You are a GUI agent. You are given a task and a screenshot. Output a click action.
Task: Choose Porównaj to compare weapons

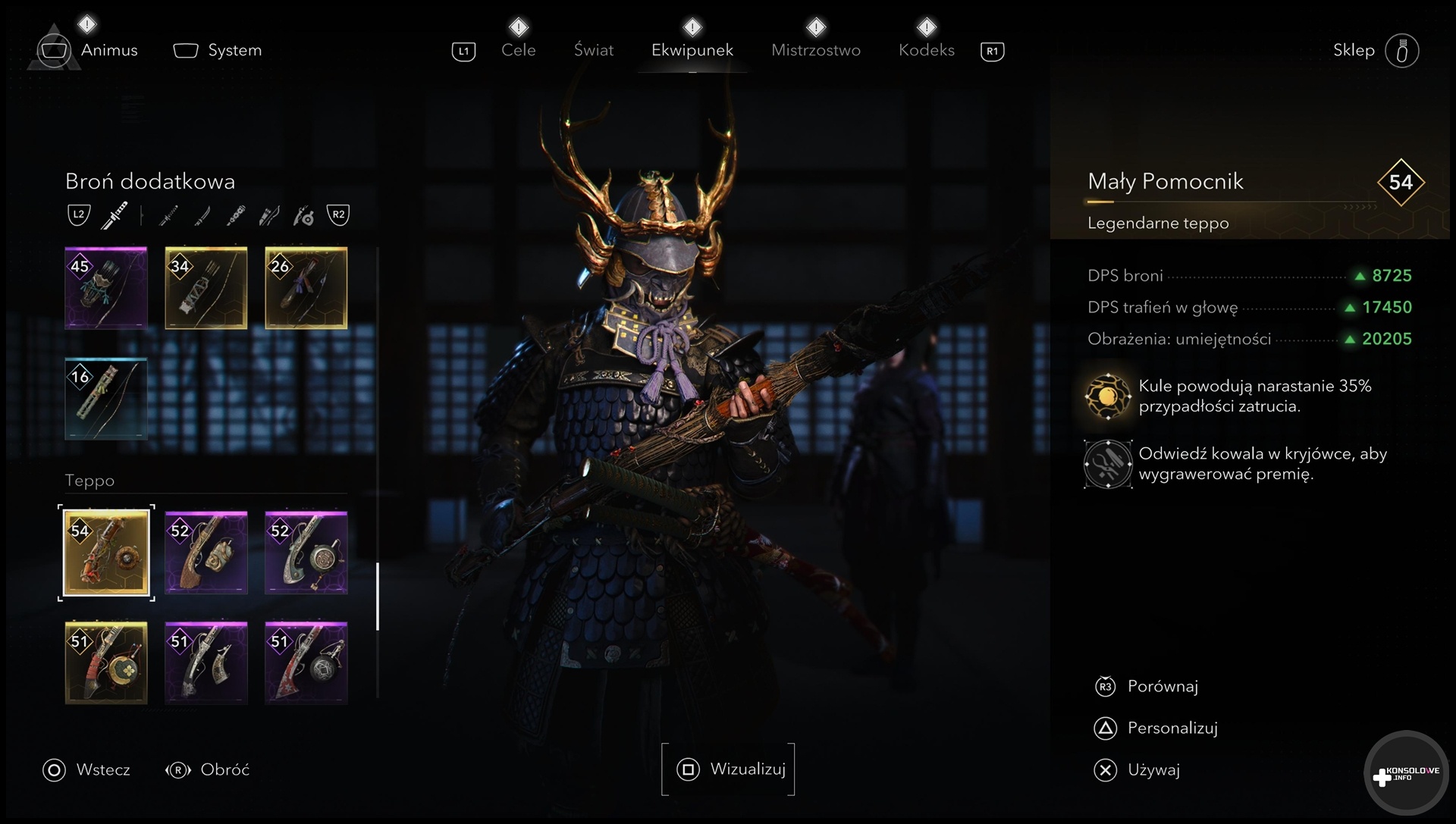pyautogui.click(x=1162, y=687)
